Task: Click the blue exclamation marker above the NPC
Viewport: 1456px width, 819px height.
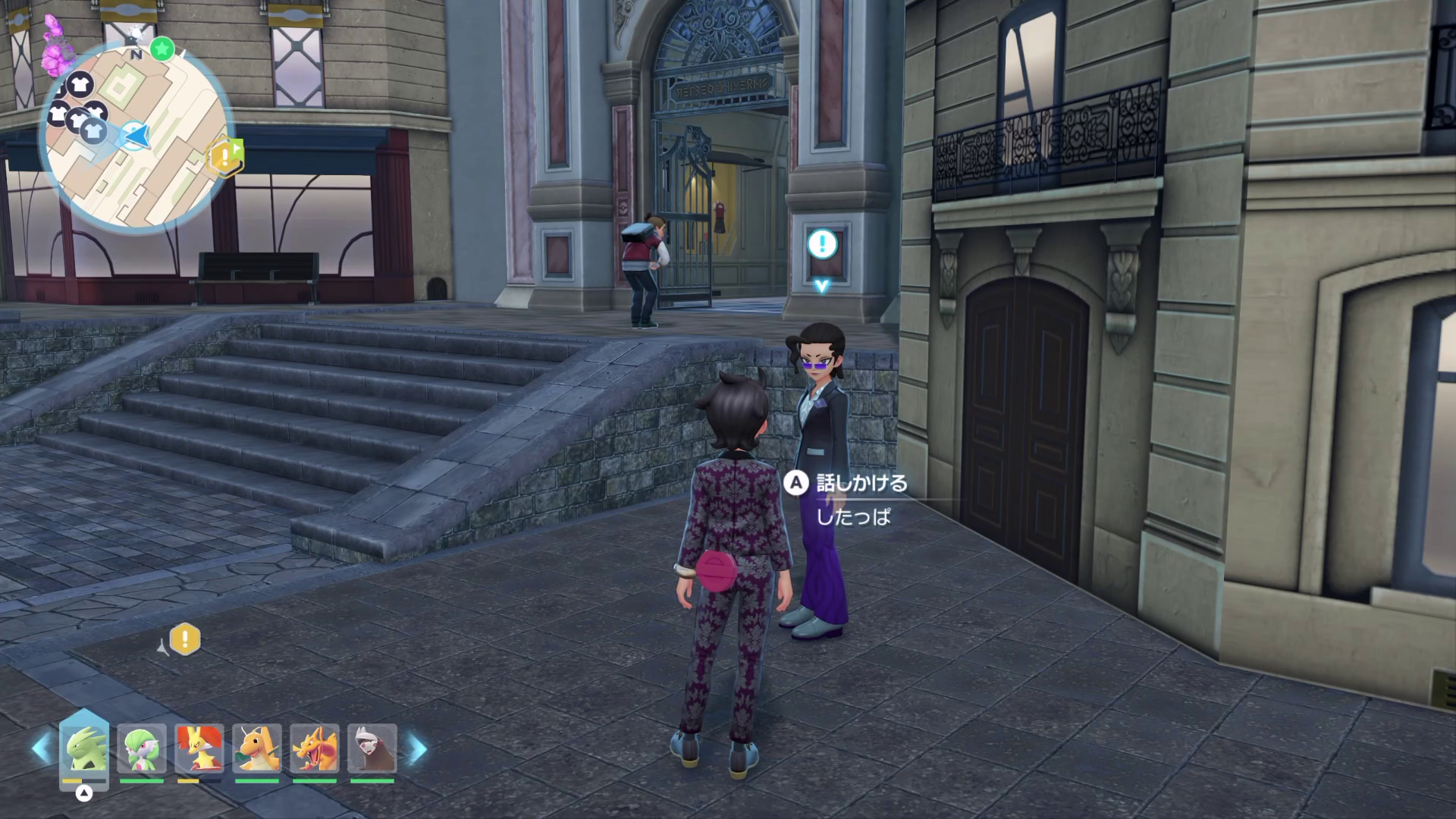Action: coord(822,244)
